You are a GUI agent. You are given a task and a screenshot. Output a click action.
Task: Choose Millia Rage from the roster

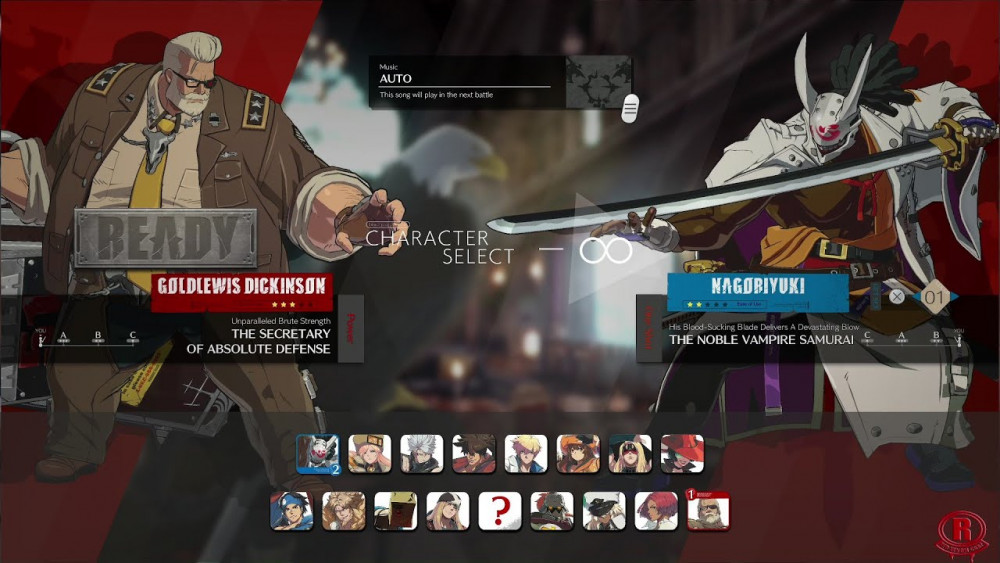(369, 453)
